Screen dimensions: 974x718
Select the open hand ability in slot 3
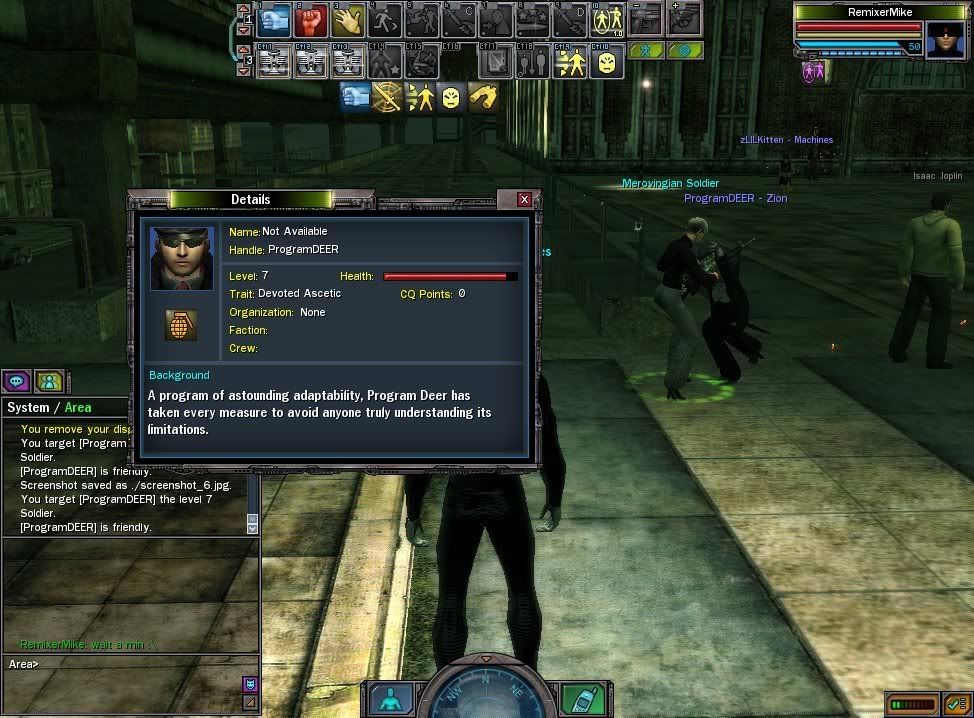[347, 20]
